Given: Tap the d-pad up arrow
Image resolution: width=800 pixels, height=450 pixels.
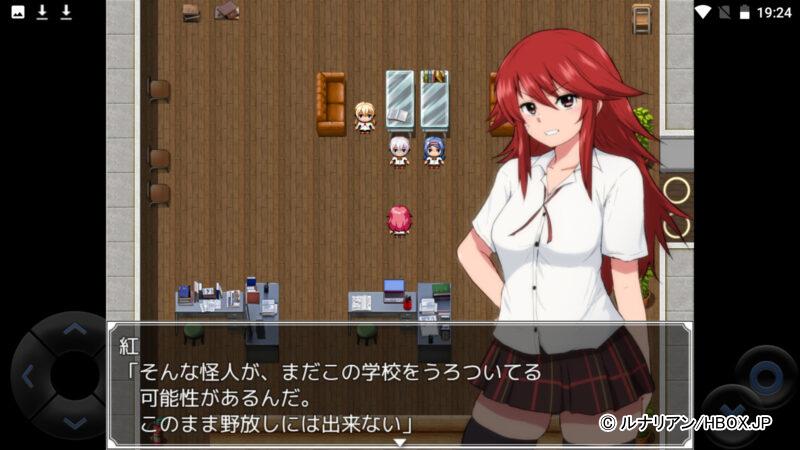Looking at the screenshot, I should [74, 328].
